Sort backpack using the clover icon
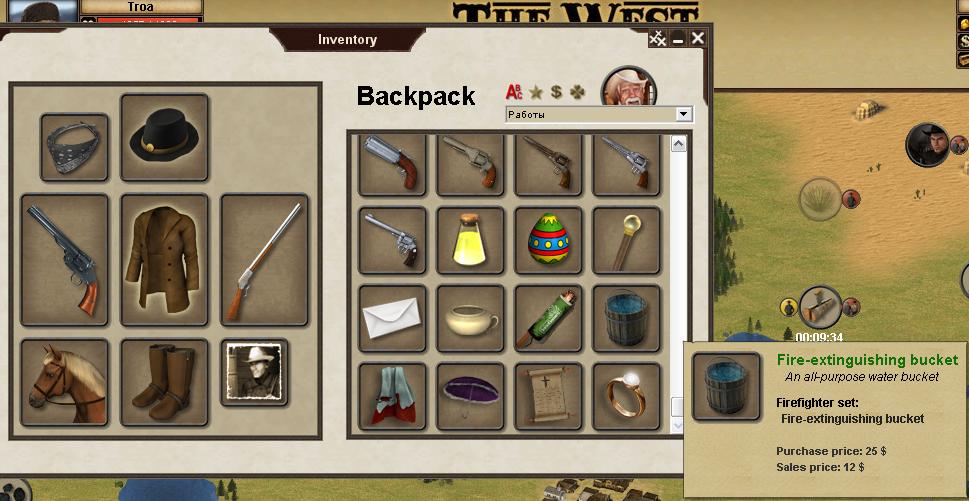 coord(579,92)
